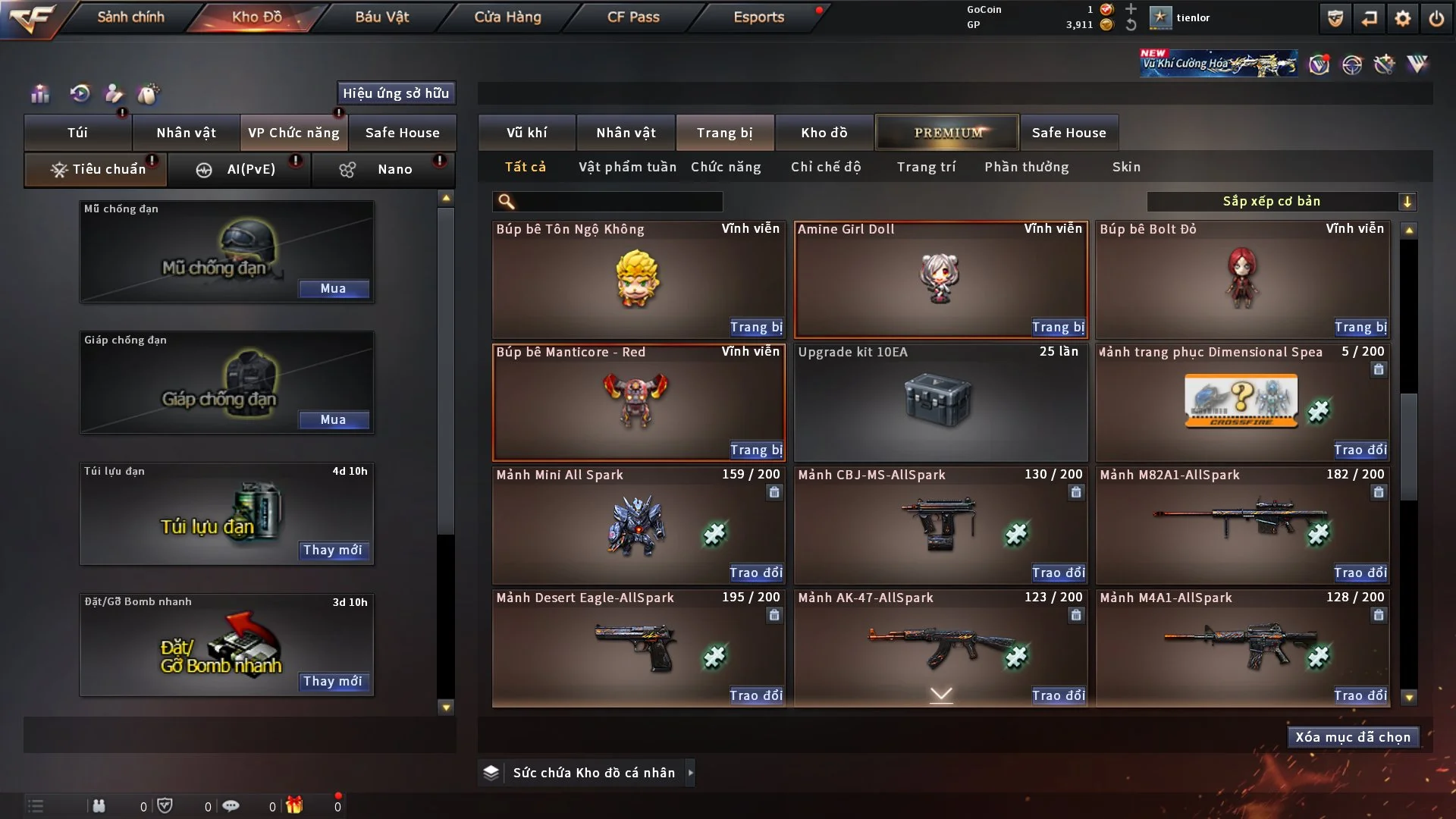Open the Cửa Hàng shop menu

[x=507, y=17]
